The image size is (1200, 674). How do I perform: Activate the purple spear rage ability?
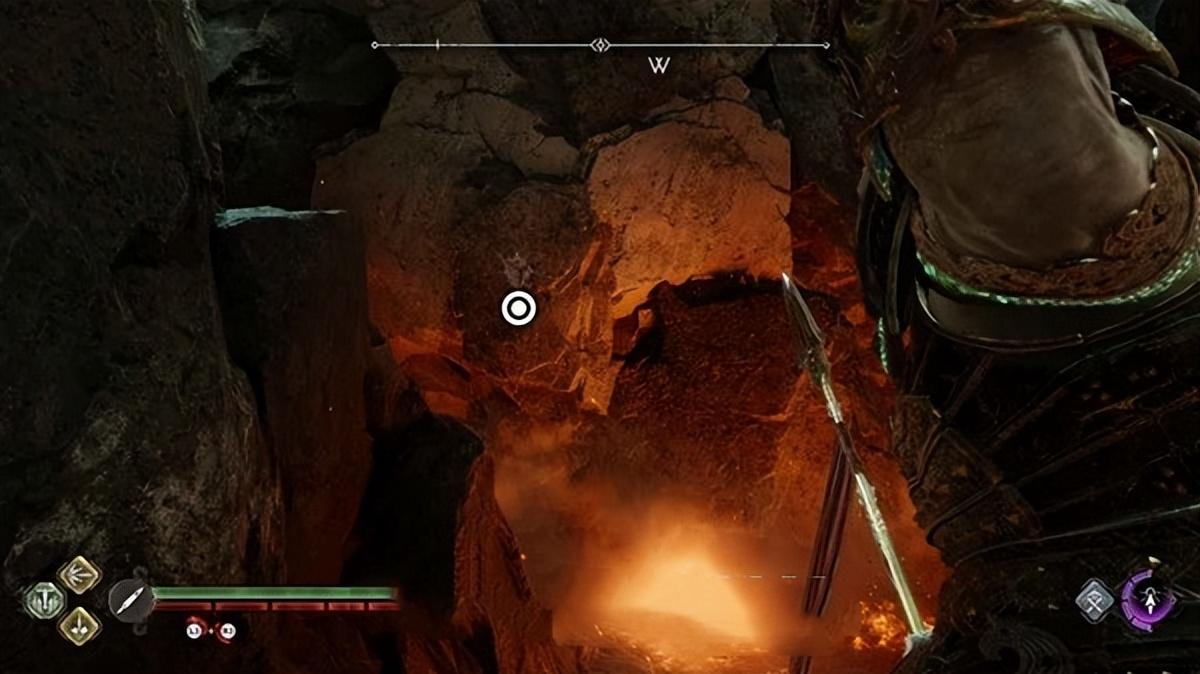pyautogui.click(x=1147, y=600)
